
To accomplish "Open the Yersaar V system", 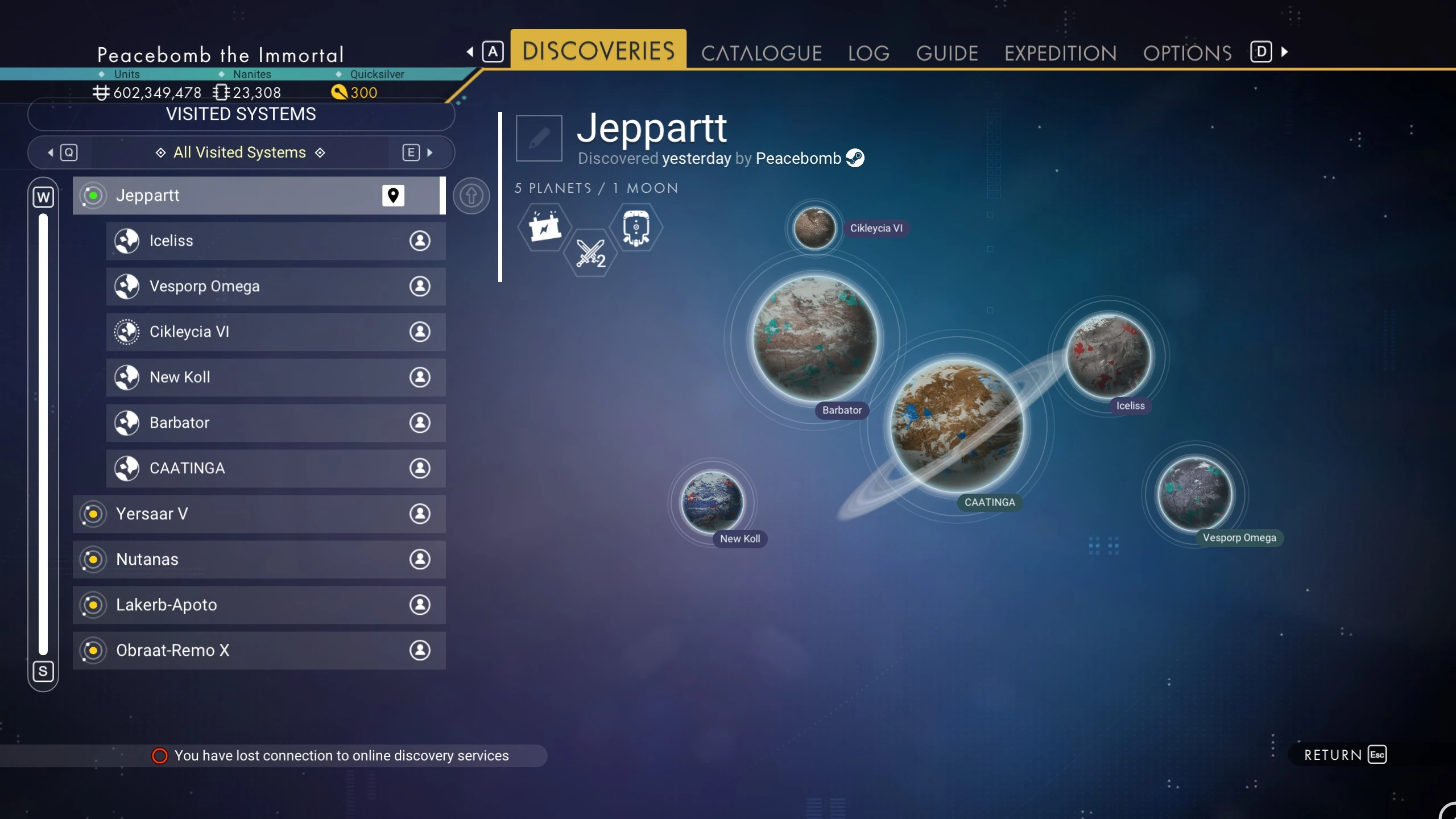I will (x=259, y=514).
